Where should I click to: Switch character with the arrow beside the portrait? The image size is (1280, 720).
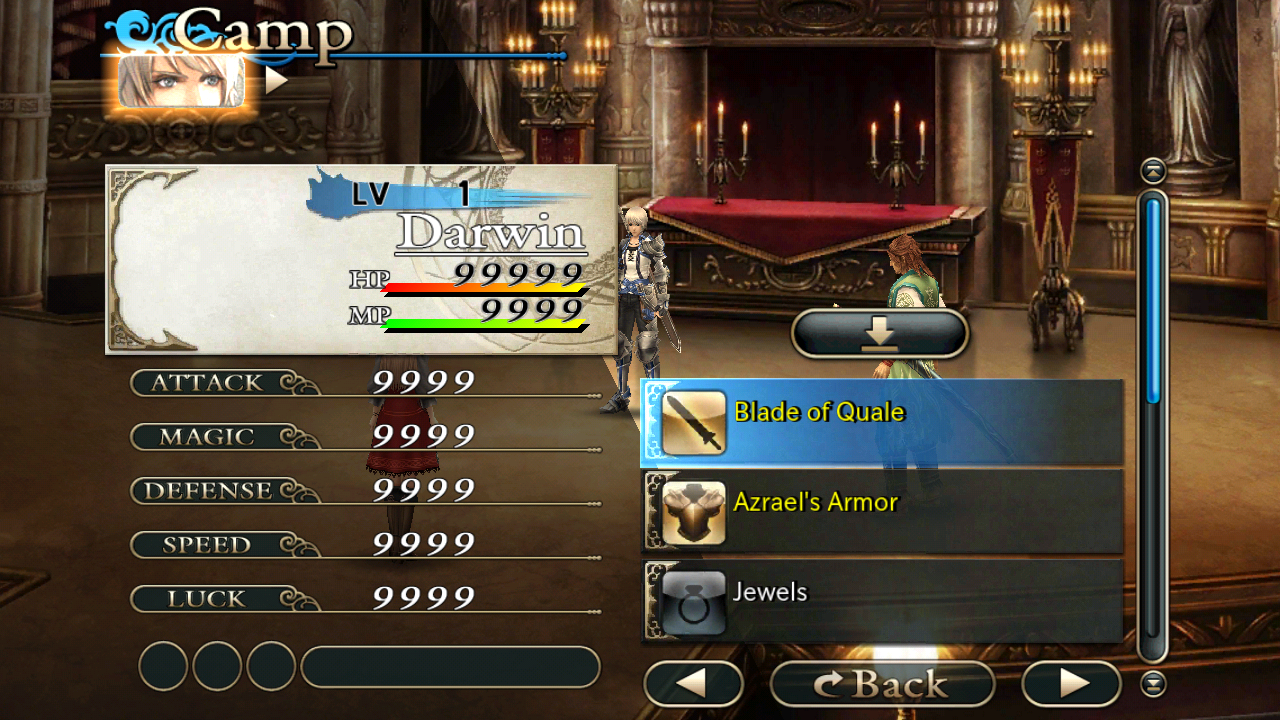tap(276, 81)
